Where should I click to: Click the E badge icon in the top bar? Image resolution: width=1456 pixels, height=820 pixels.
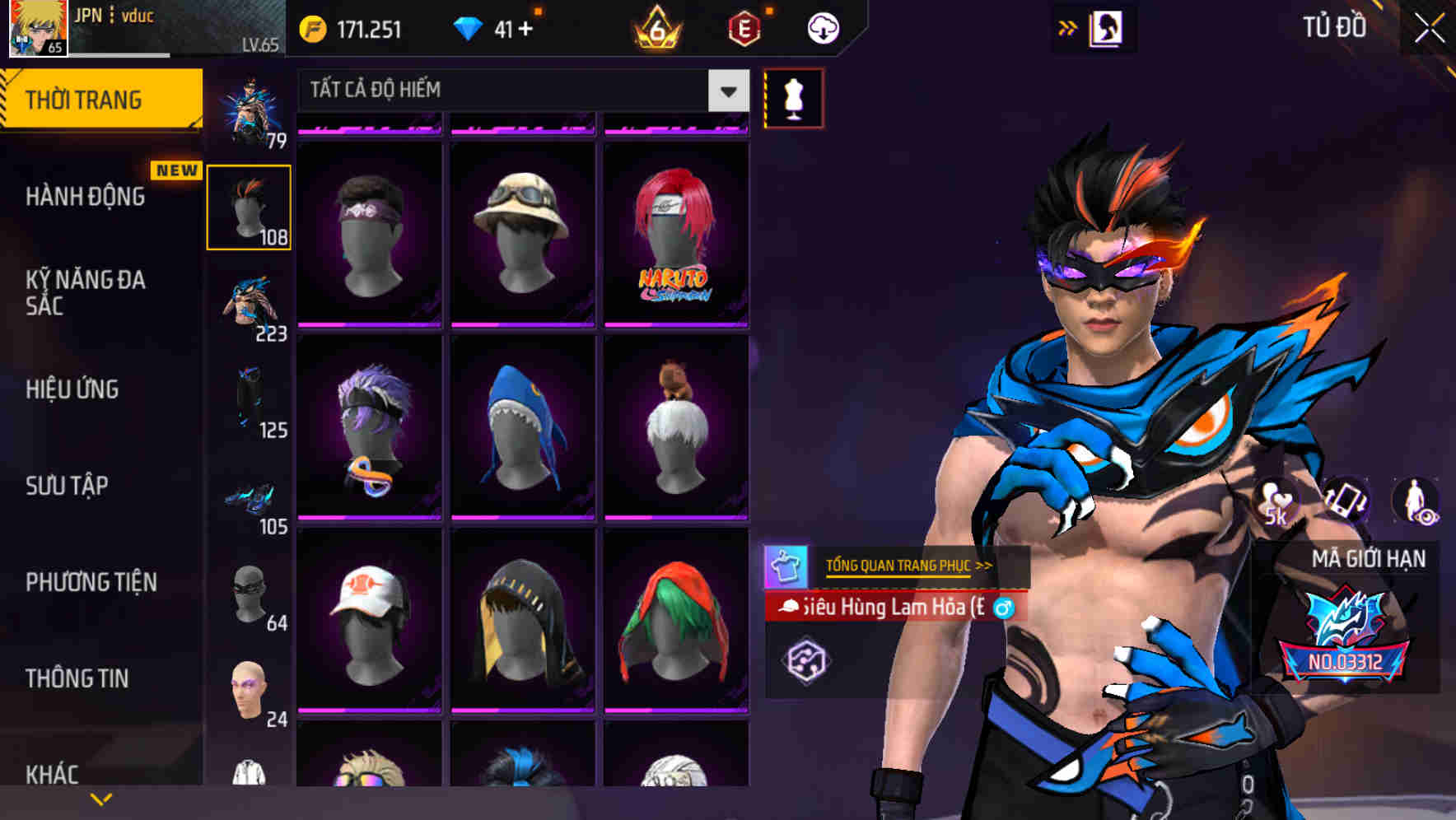pyautogui.click(x=743, y=27)
